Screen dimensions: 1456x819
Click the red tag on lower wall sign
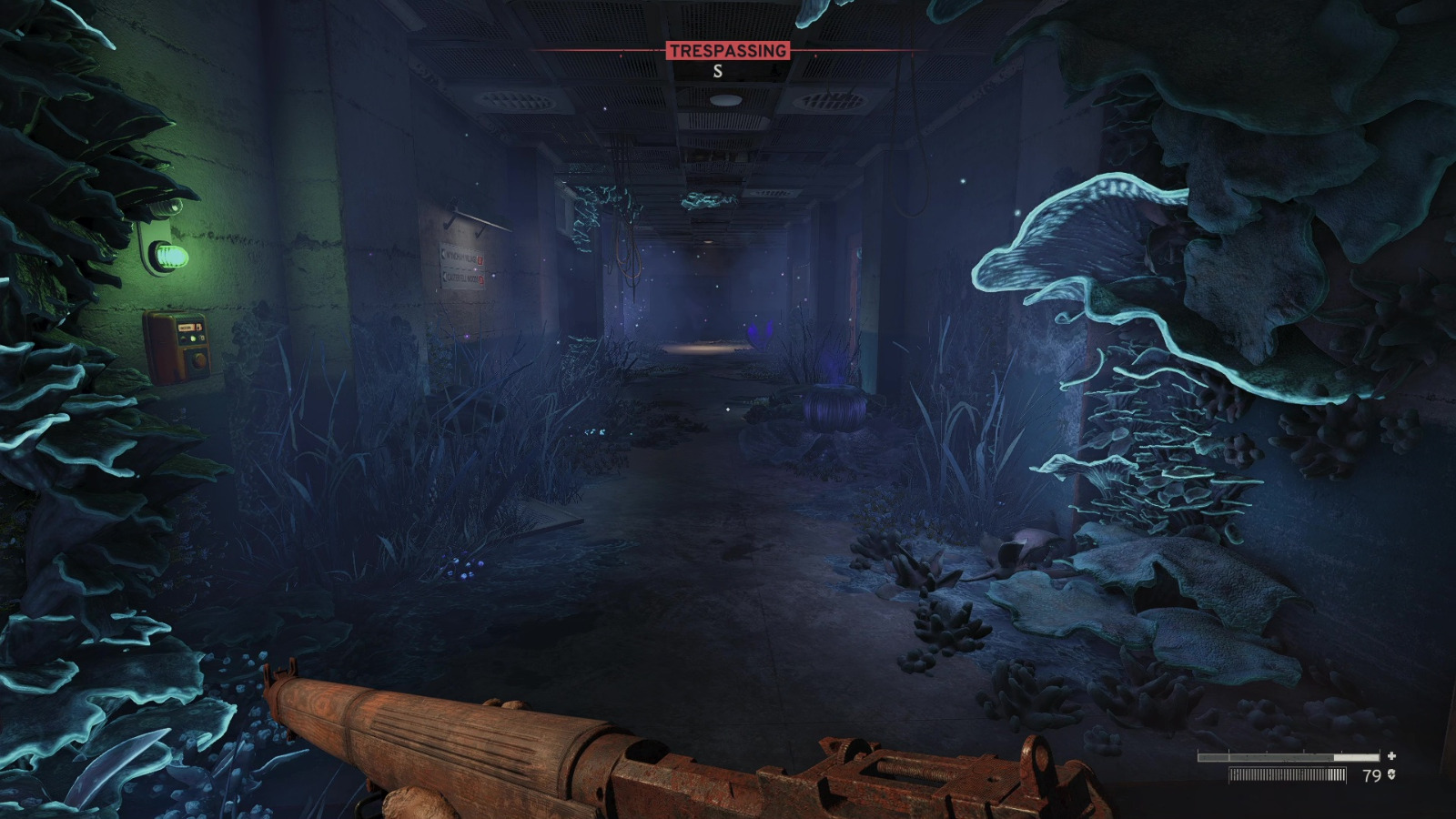[481, 280]
